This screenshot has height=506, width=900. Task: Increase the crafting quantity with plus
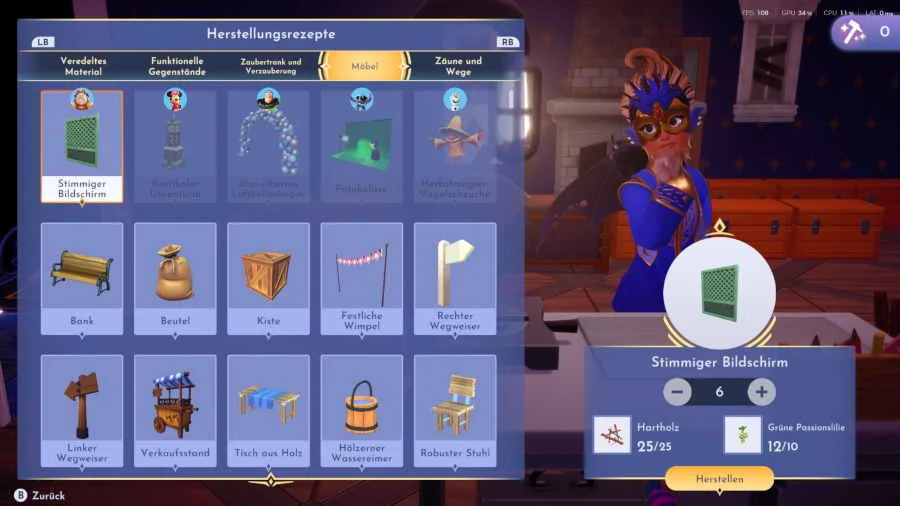pos(761,392)
